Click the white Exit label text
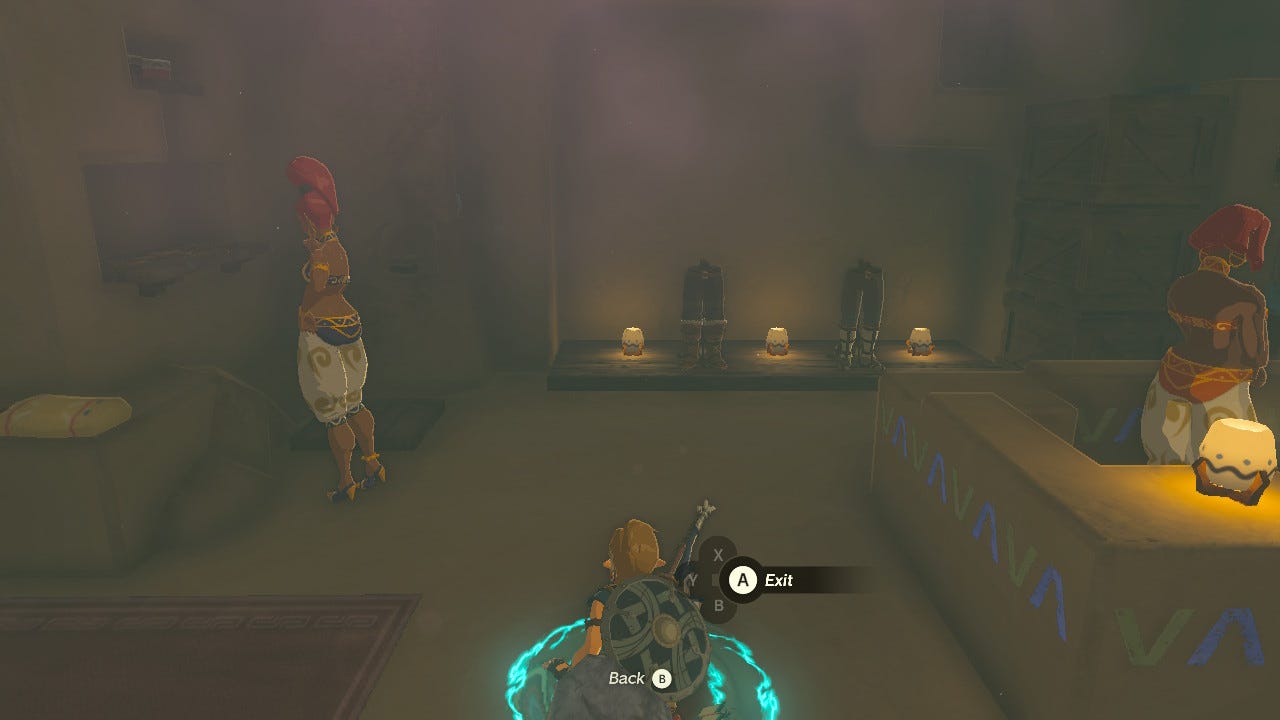Image resolution: width=1280 pixels, height=720 pixels. tap(782, 580)
